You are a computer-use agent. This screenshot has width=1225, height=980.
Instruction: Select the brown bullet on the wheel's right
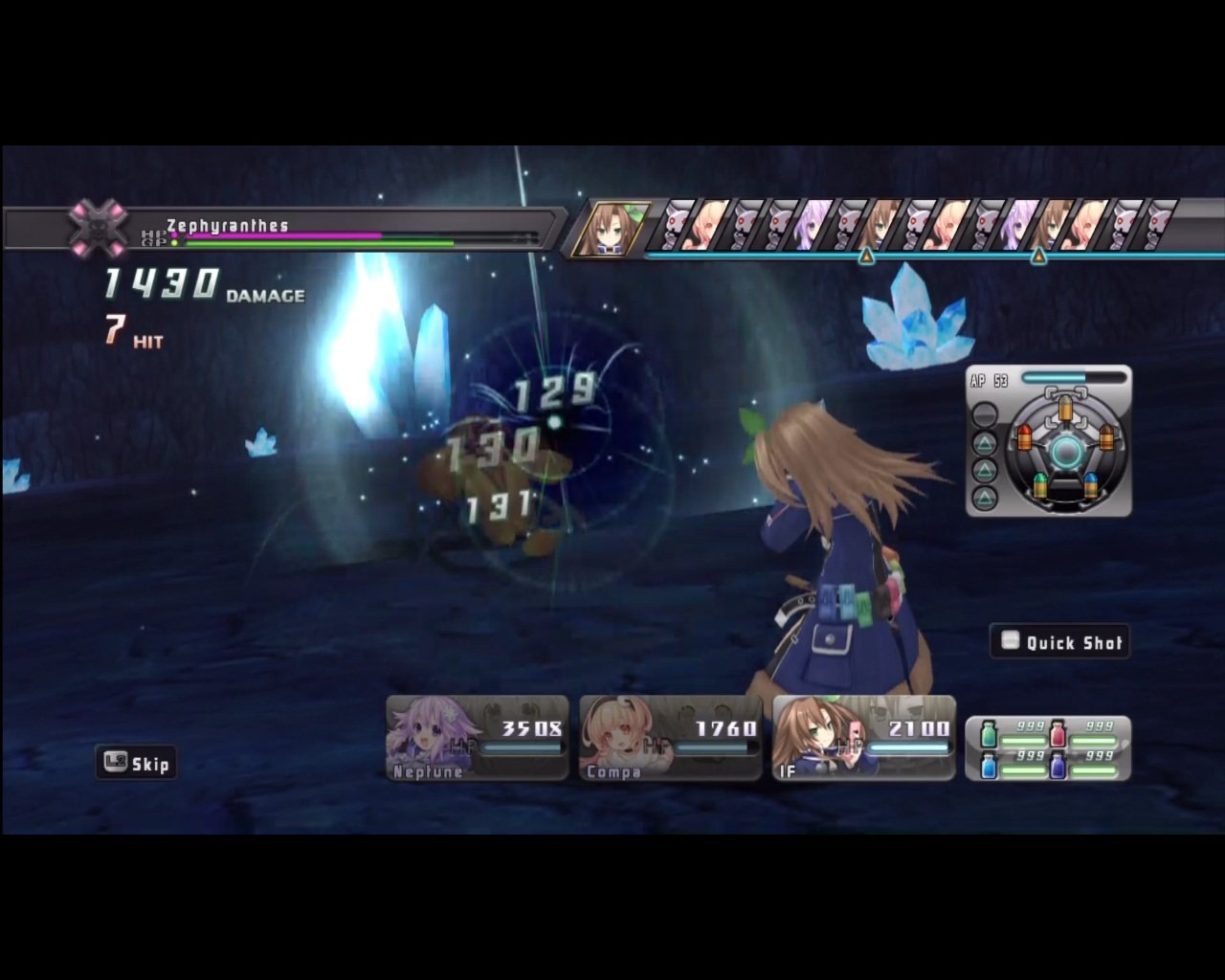click(1106, 438)
